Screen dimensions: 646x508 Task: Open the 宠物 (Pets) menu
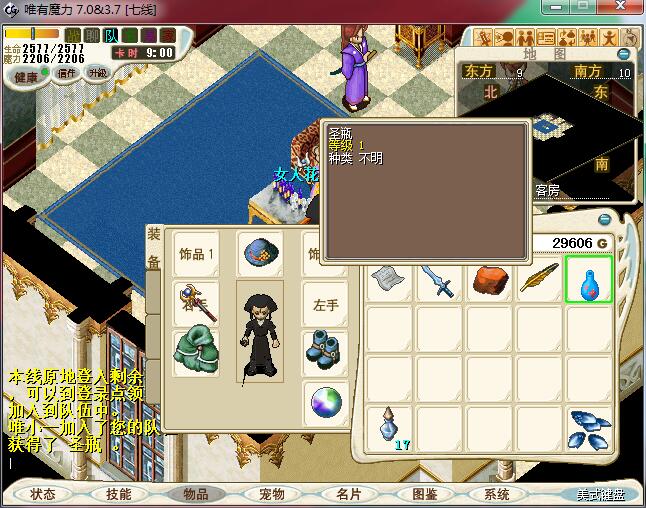click(x=271, y=494)
